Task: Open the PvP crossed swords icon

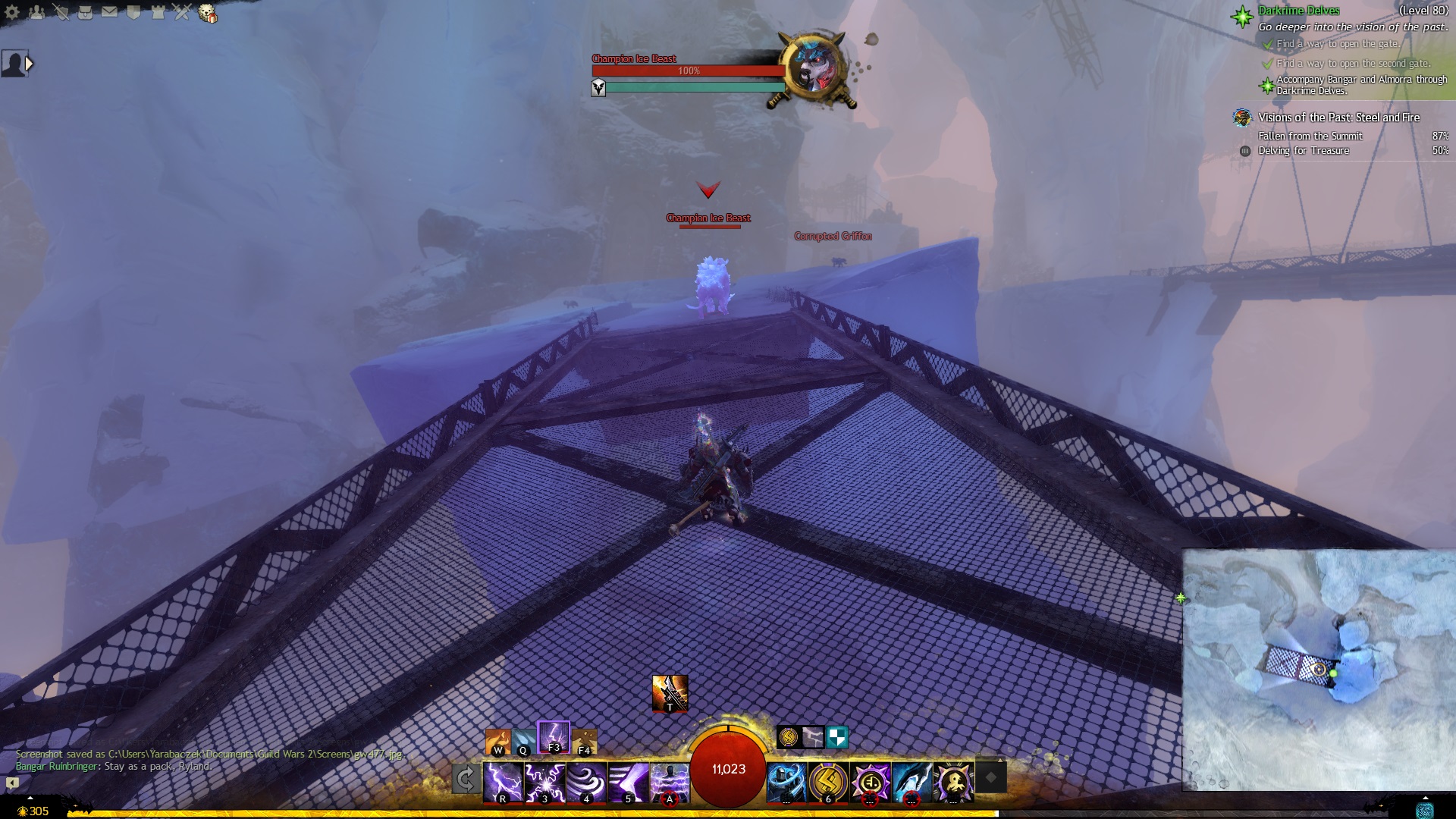Action: pyautogui.click(x=182, y=12)
